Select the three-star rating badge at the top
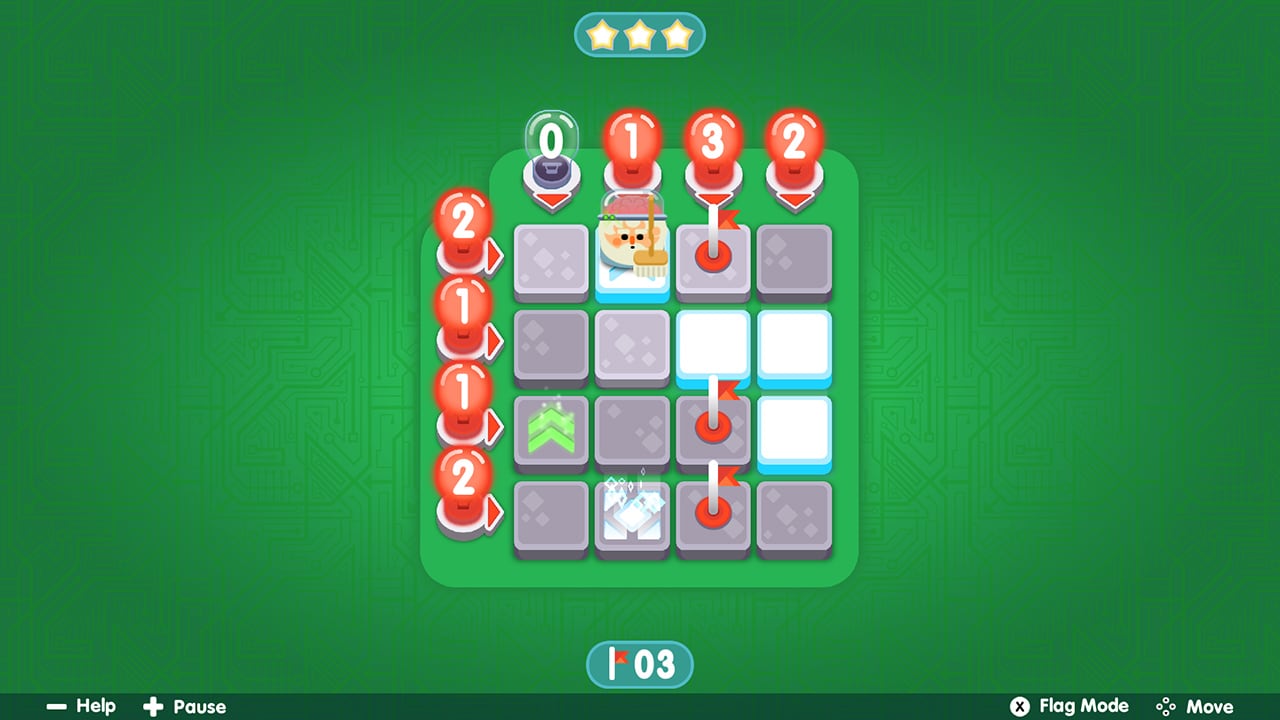Image resolution: width=1280 pixels, height=720 pixels. click(640, 33)
